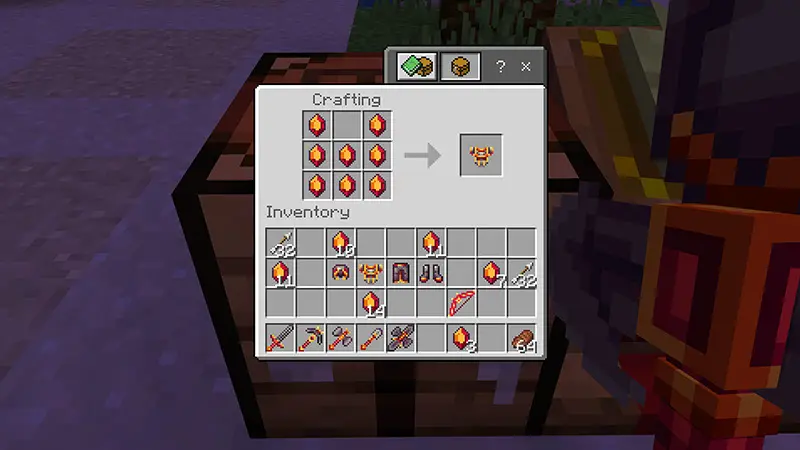The image size is (800, 450).
Task: Switch to the crafting table tab
Action: coord(460,67)
